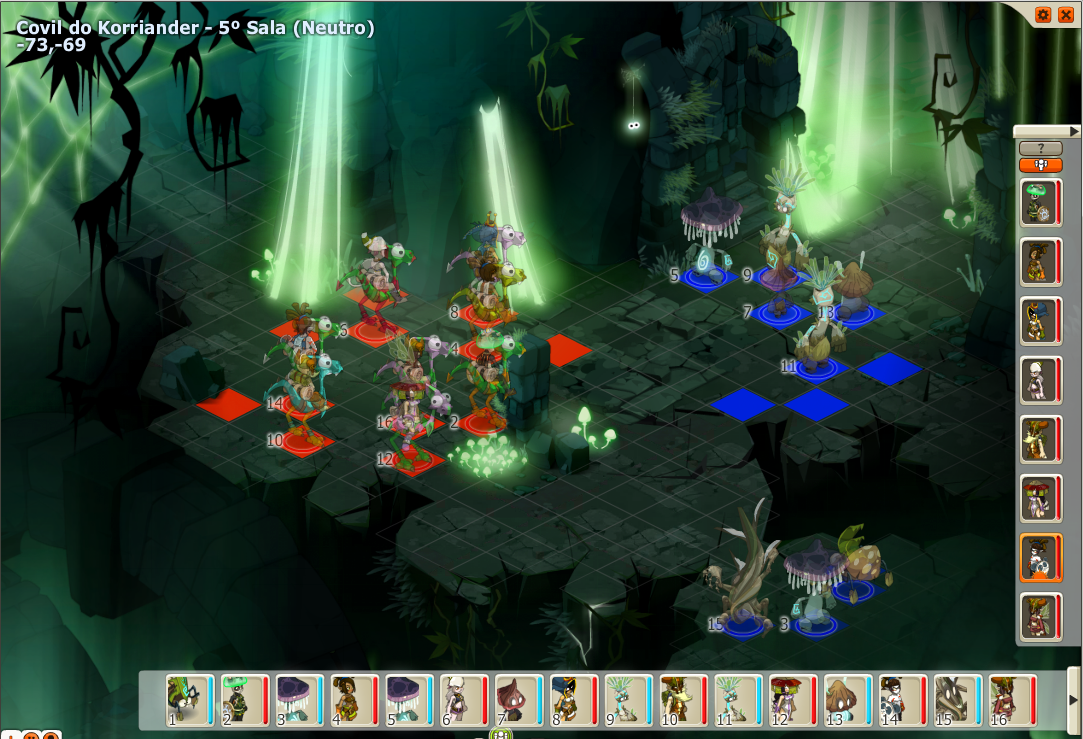Screen dimensions: 1083x739
Task: Open the gear settings button
Action: (1043, 14)
